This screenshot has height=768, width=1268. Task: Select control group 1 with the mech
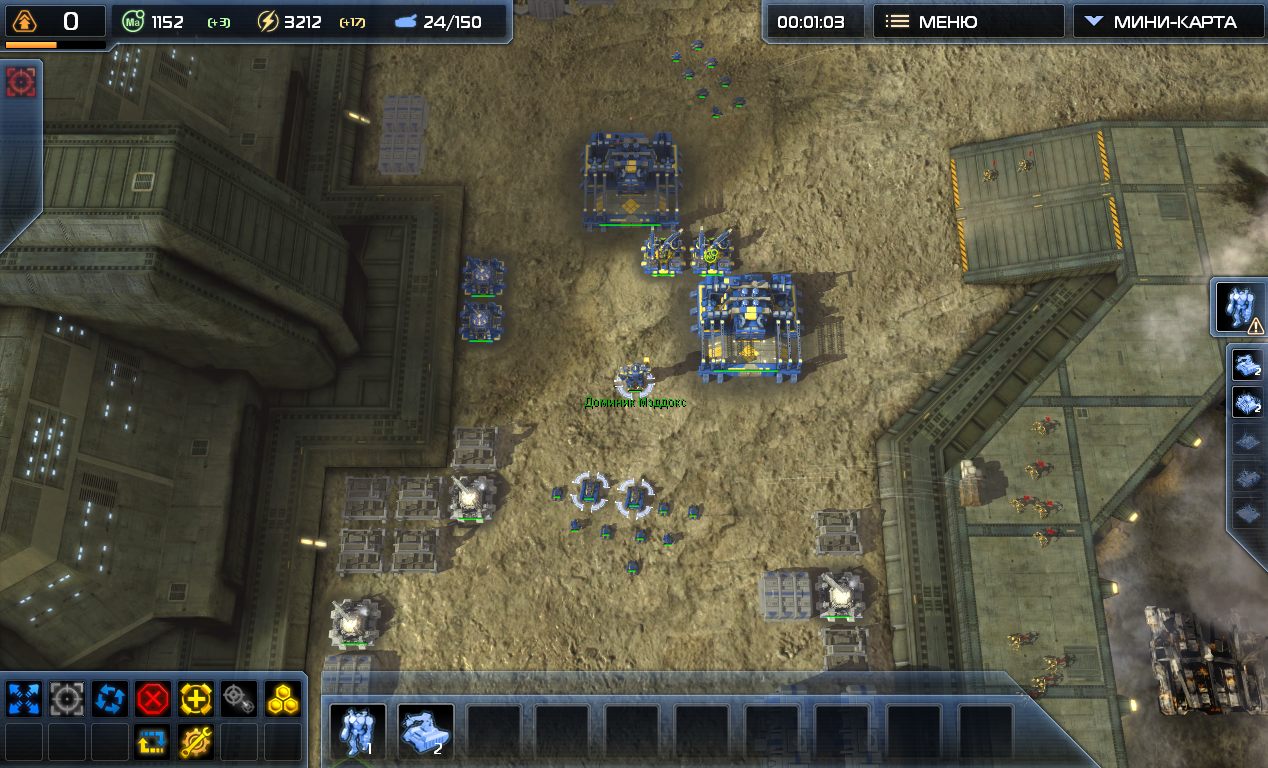[358, 731]
